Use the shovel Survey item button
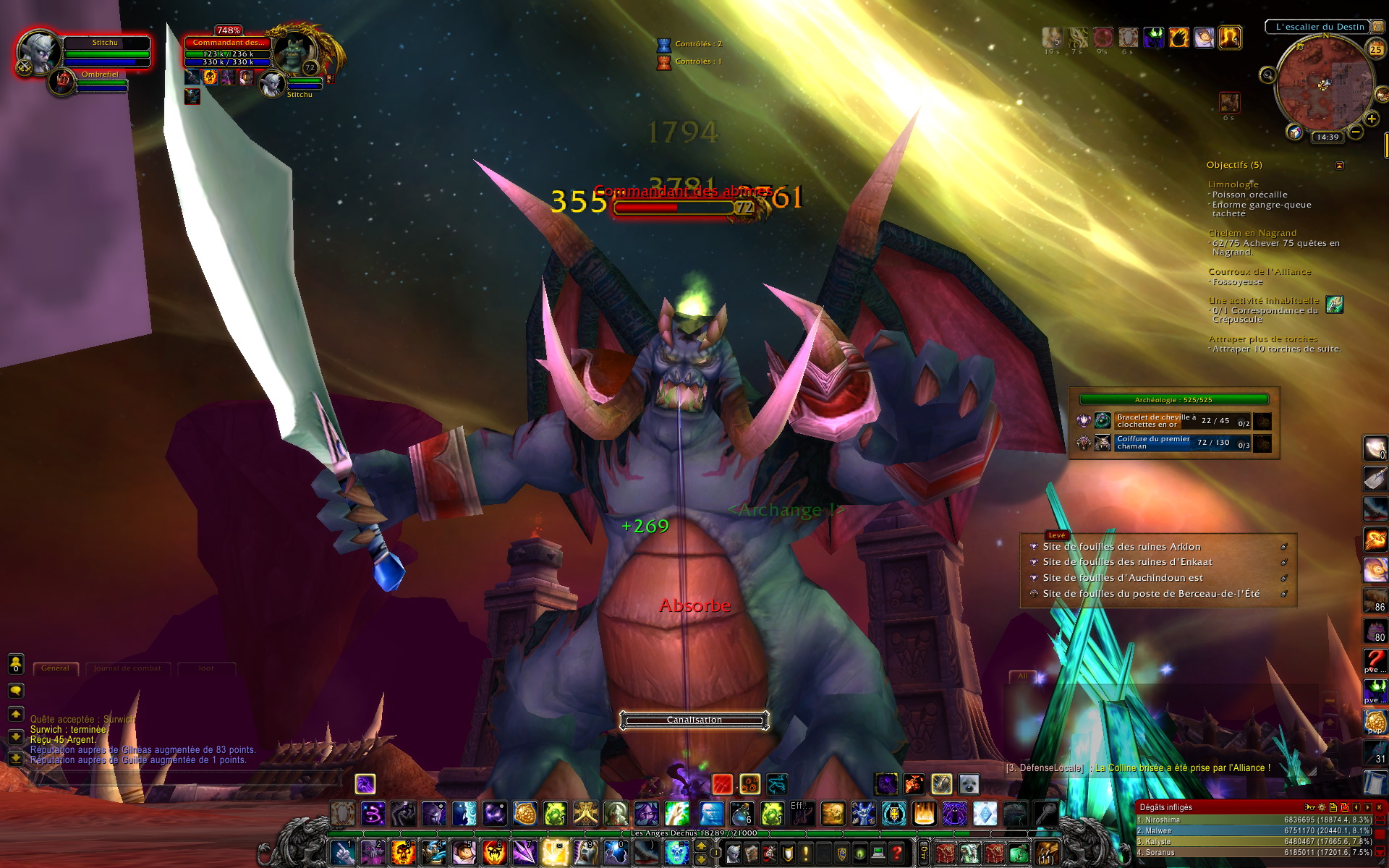This screenshot has height=868, width=1389. coord(1375,478)
